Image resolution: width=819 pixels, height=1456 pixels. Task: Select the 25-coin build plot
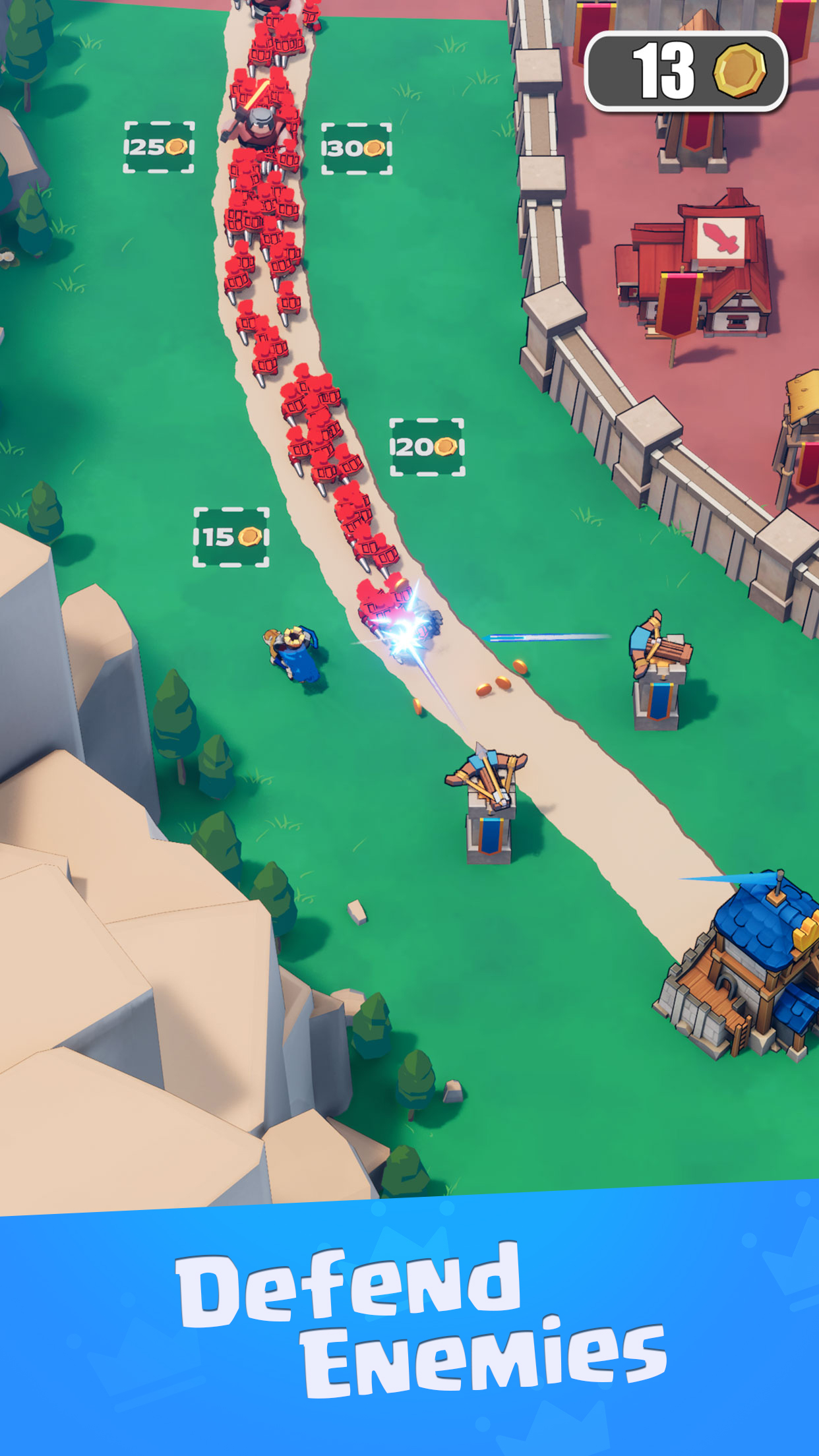(x=159, y=147)
